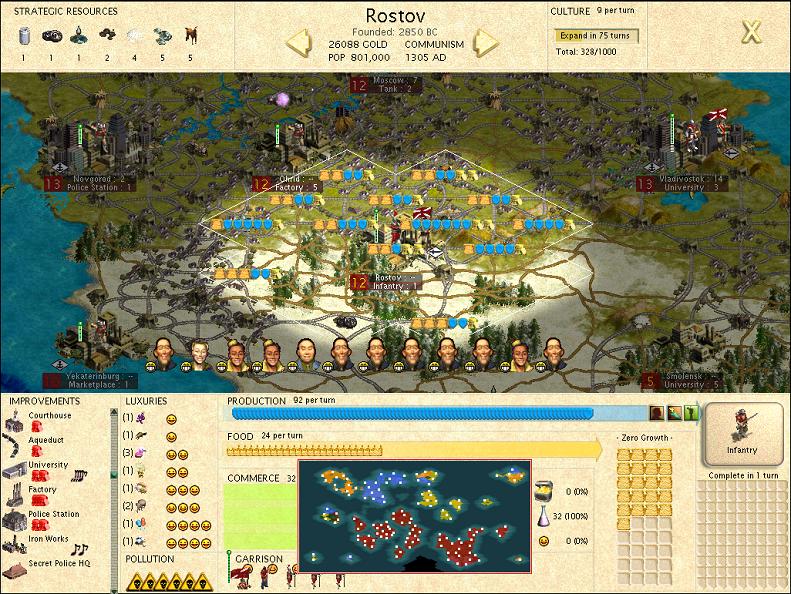Go to the previous city with left arrow
Image resolution: width=791 pixels, height=594 pixels.
click(299, 43)
